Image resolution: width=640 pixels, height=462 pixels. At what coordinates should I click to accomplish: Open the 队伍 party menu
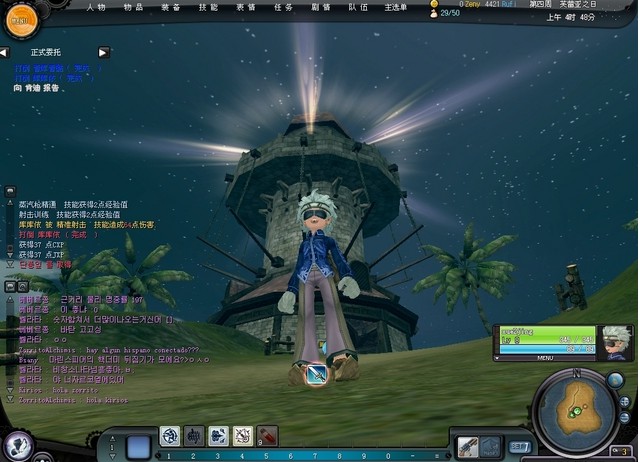pyautogui.click(x=358, y=6)
